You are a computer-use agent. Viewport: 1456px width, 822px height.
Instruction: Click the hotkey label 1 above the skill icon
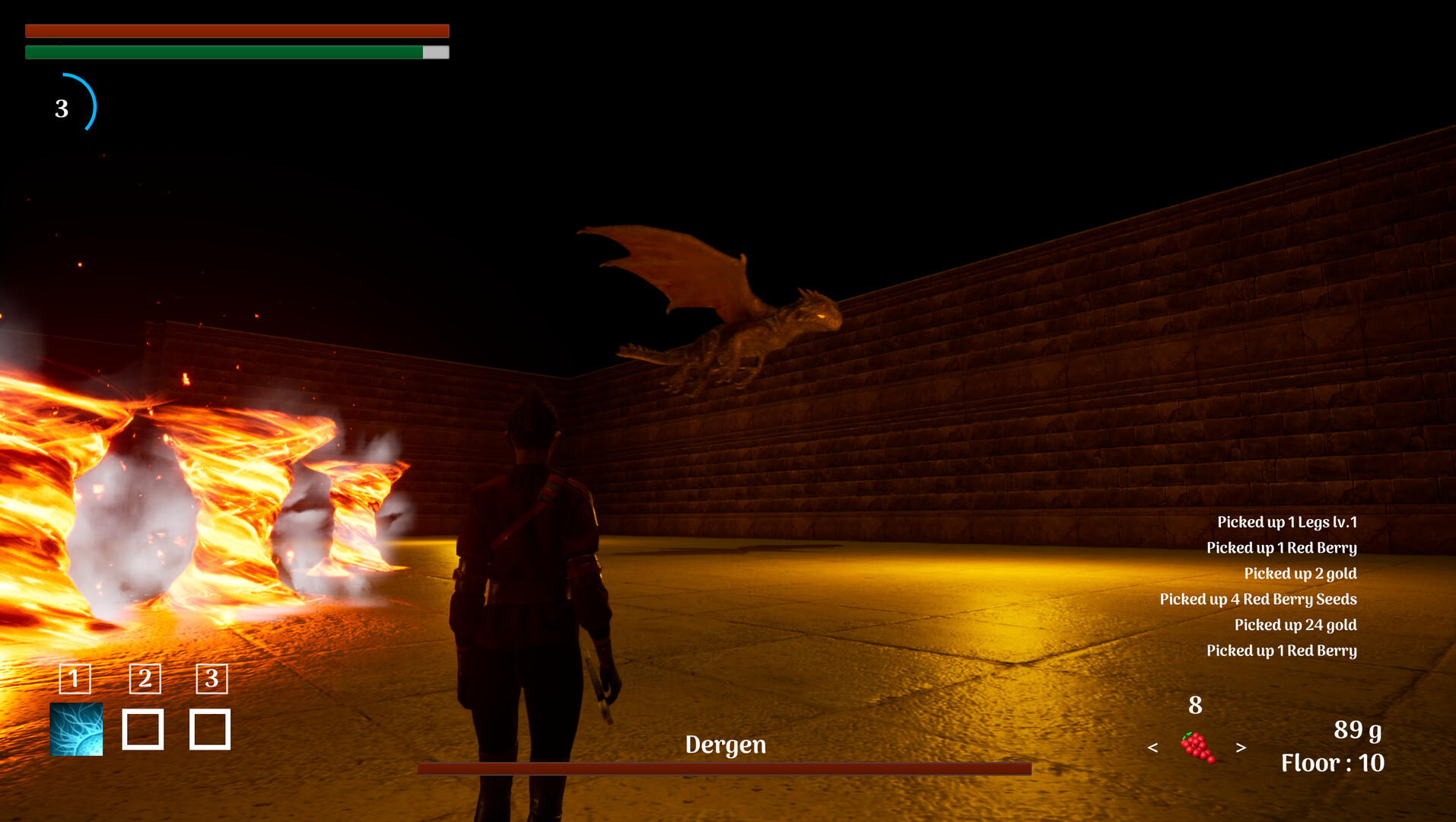tap(74, 680)
